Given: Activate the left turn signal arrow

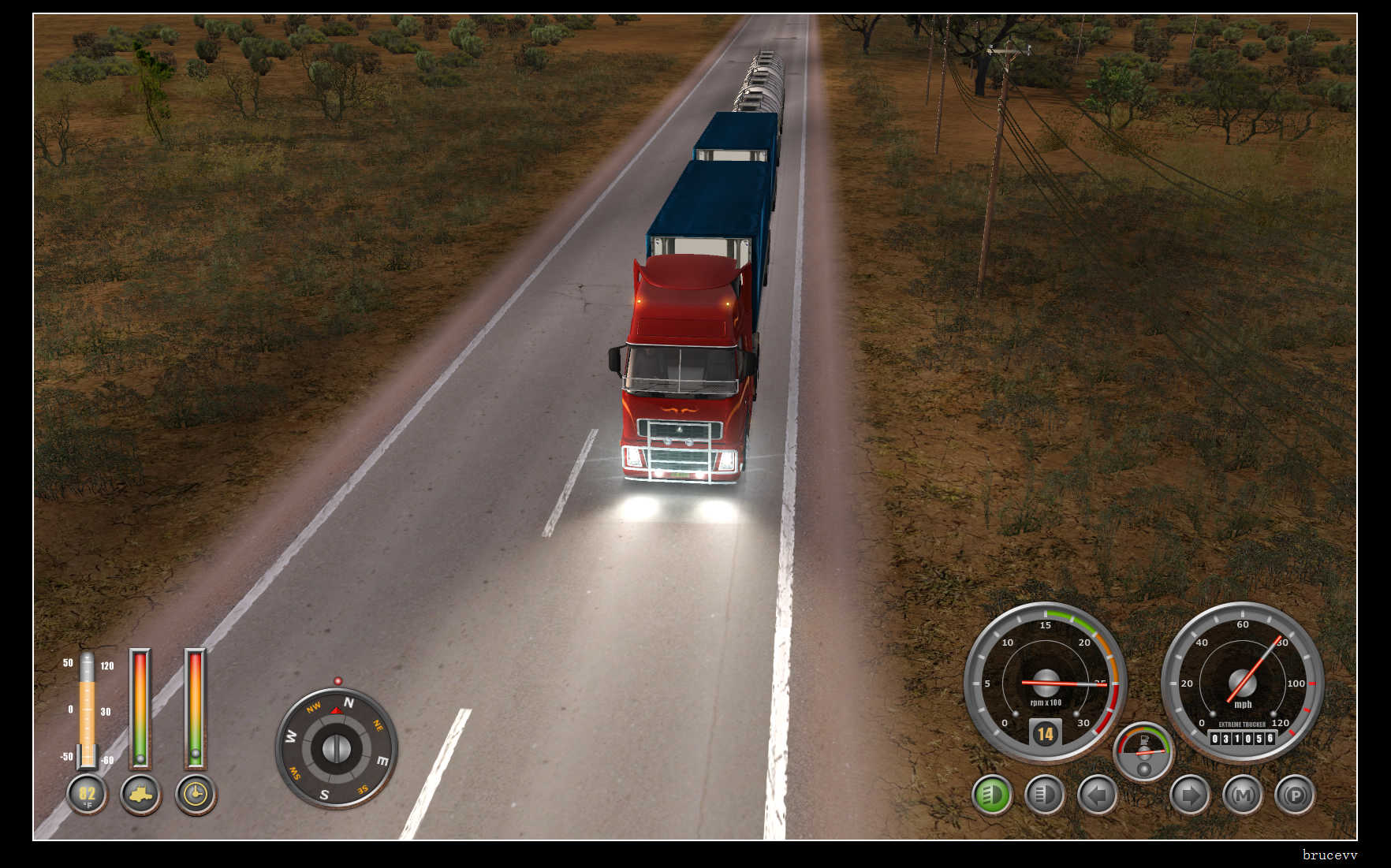Looking at the screenshot, I should 1097,795.
